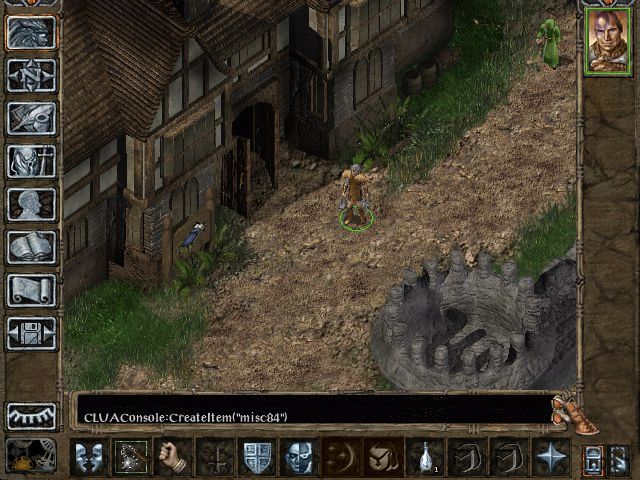Choose the bare fist attack slot

[172, 457]
